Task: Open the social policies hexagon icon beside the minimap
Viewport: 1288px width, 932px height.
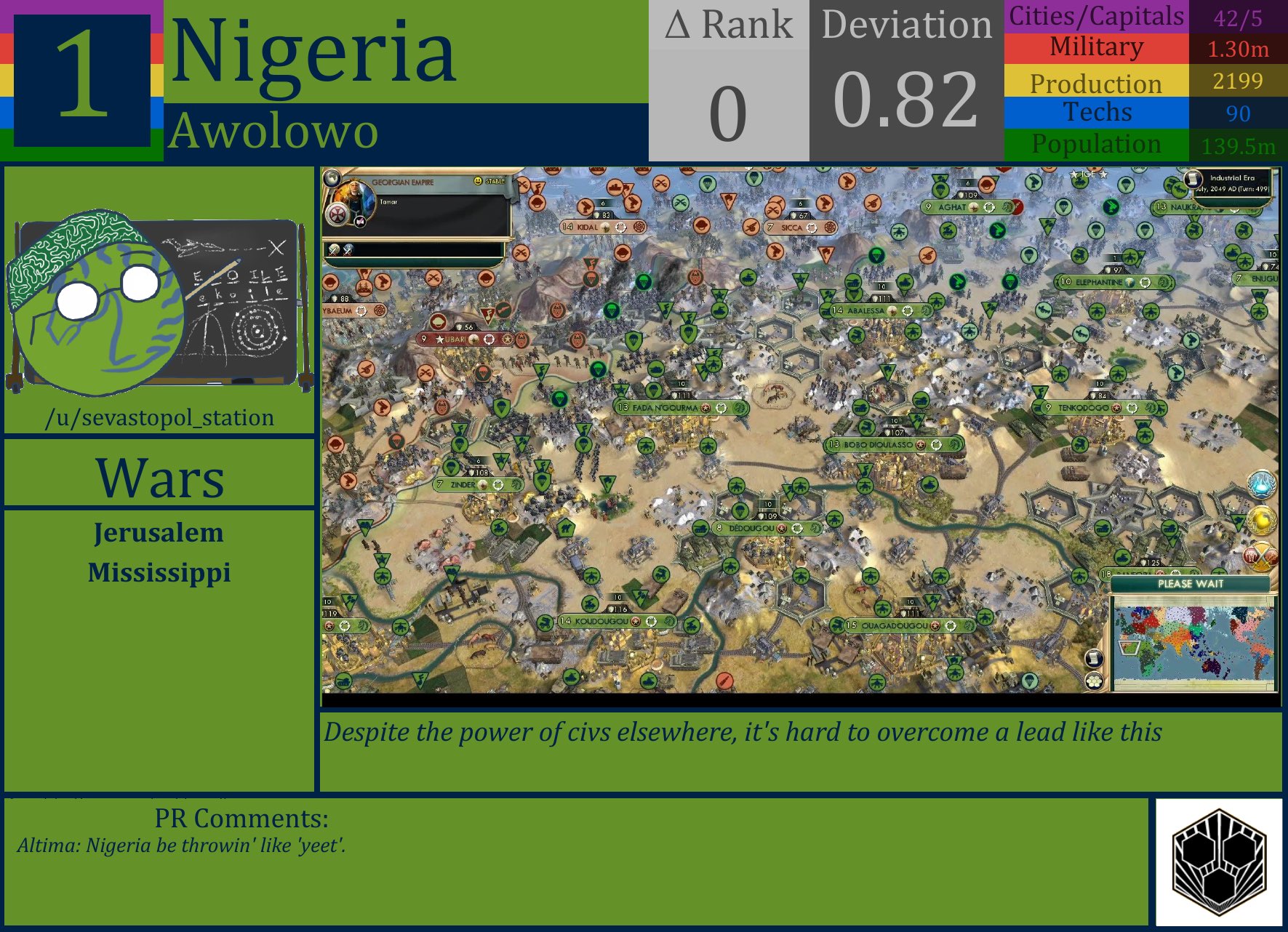Action: (x=1095, y=682)
